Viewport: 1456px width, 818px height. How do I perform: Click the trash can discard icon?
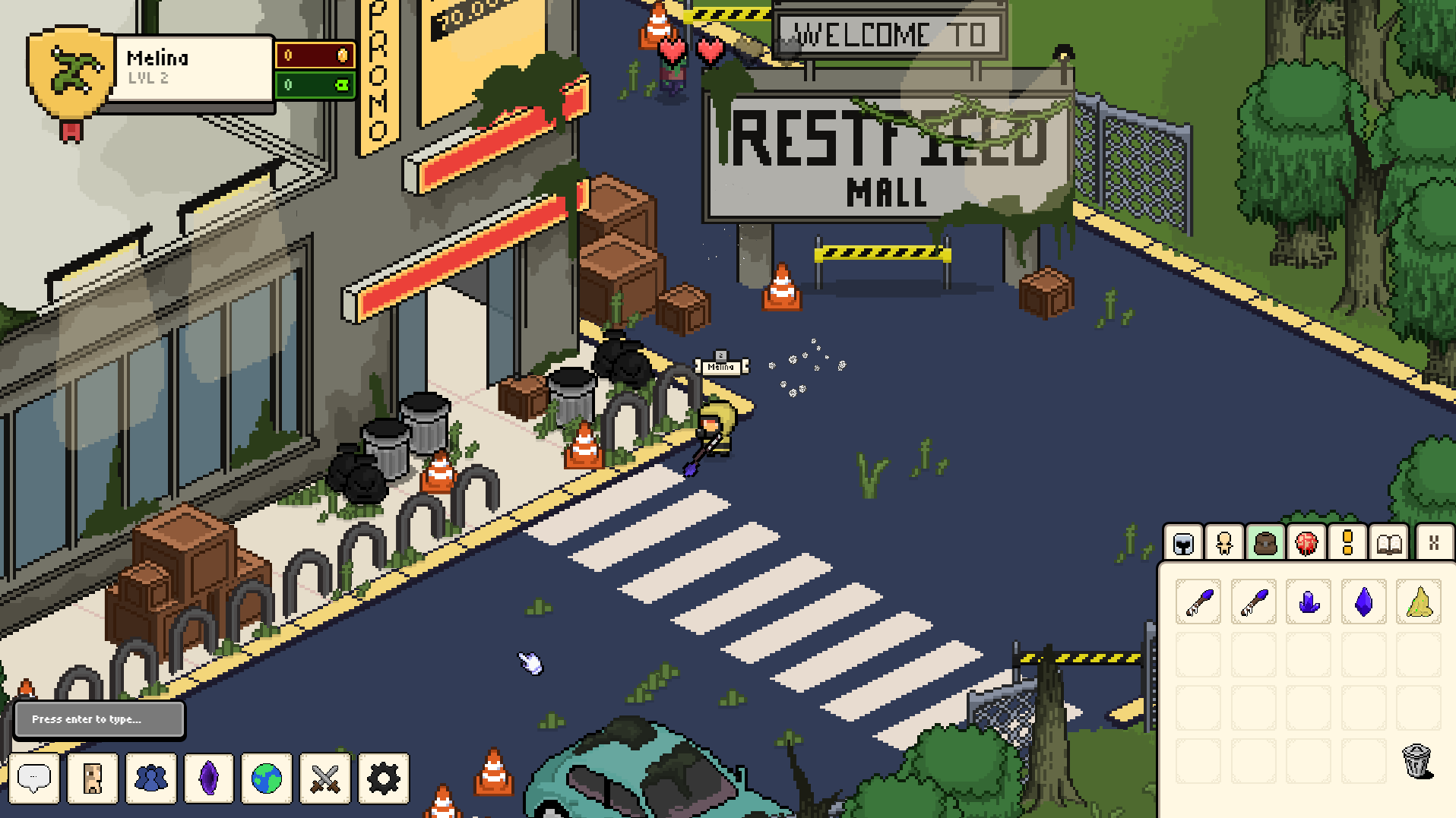[x=1417, y=760]
